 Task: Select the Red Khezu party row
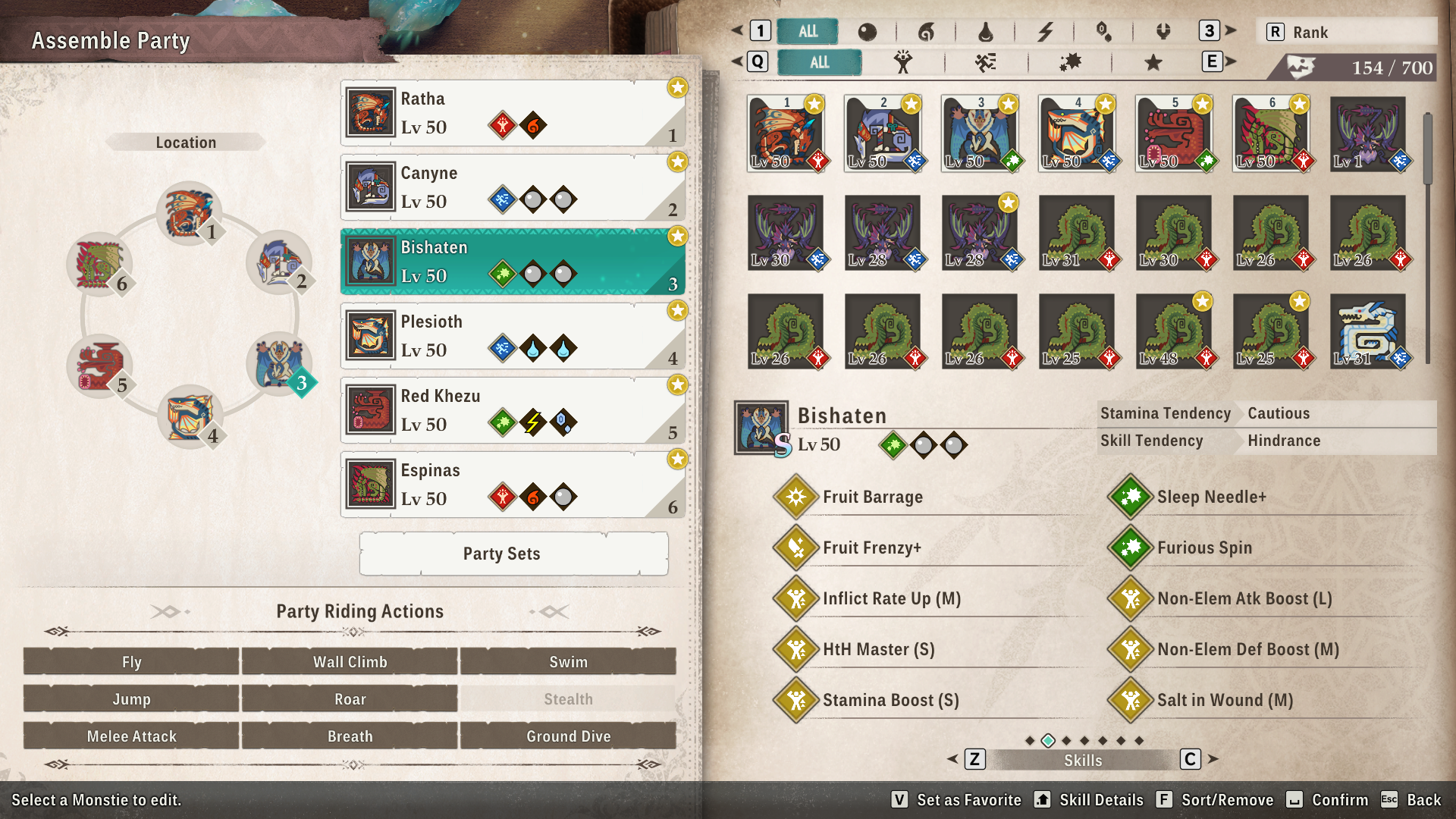point(513,410)
